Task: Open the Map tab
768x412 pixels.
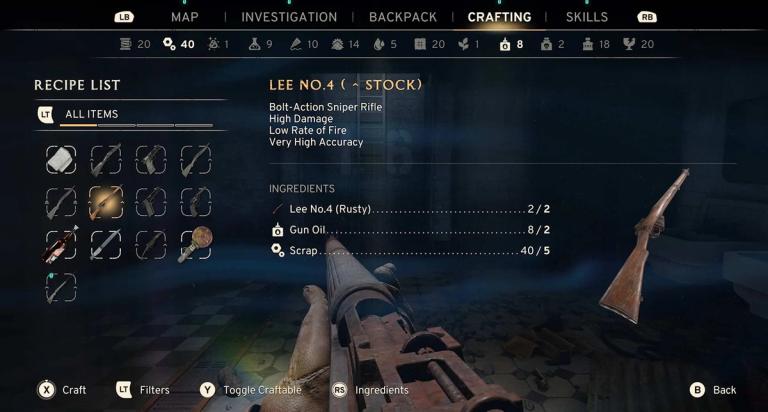Action: [184, 17]
